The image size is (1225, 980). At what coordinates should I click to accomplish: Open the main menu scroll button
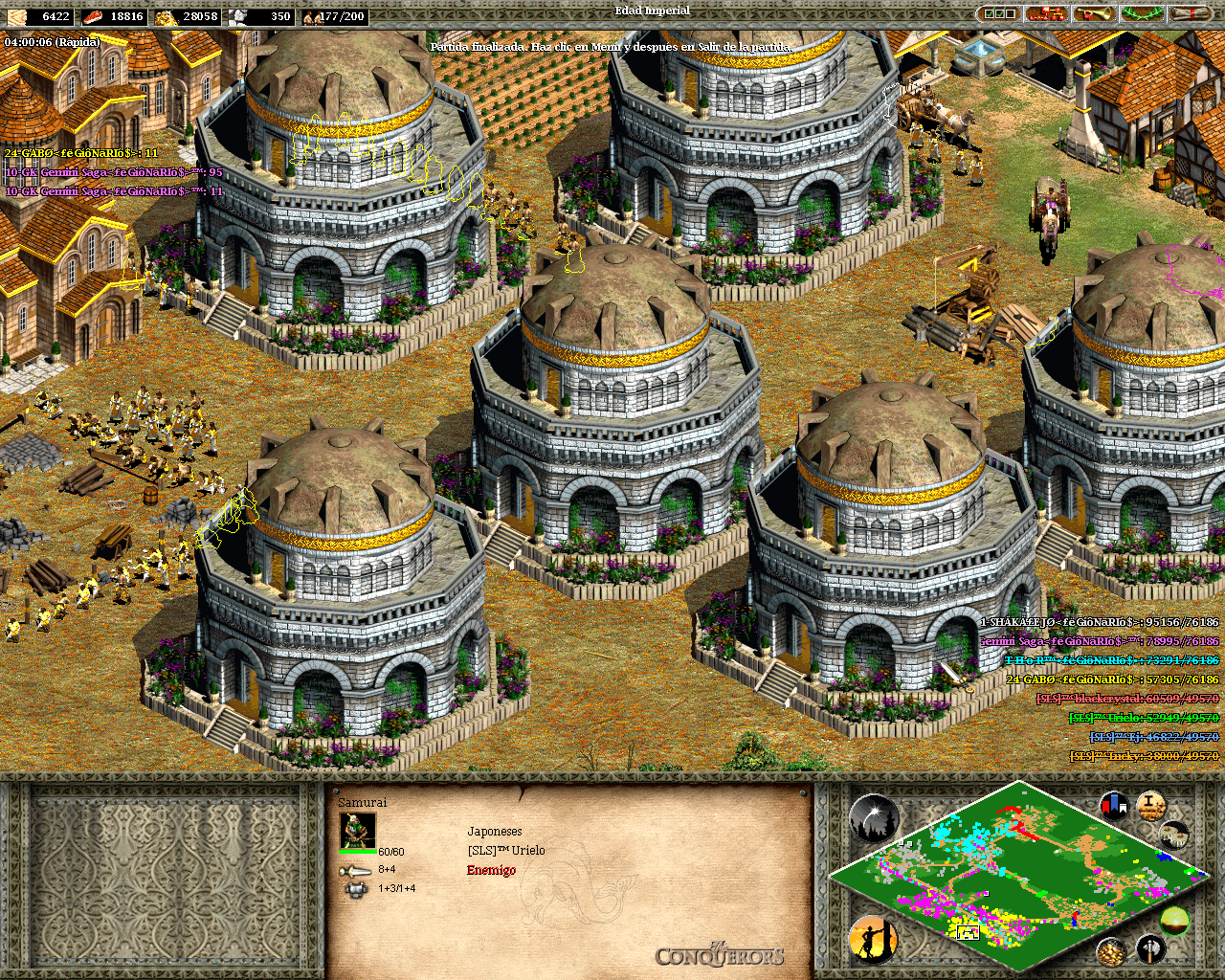tap(1190, 14)
